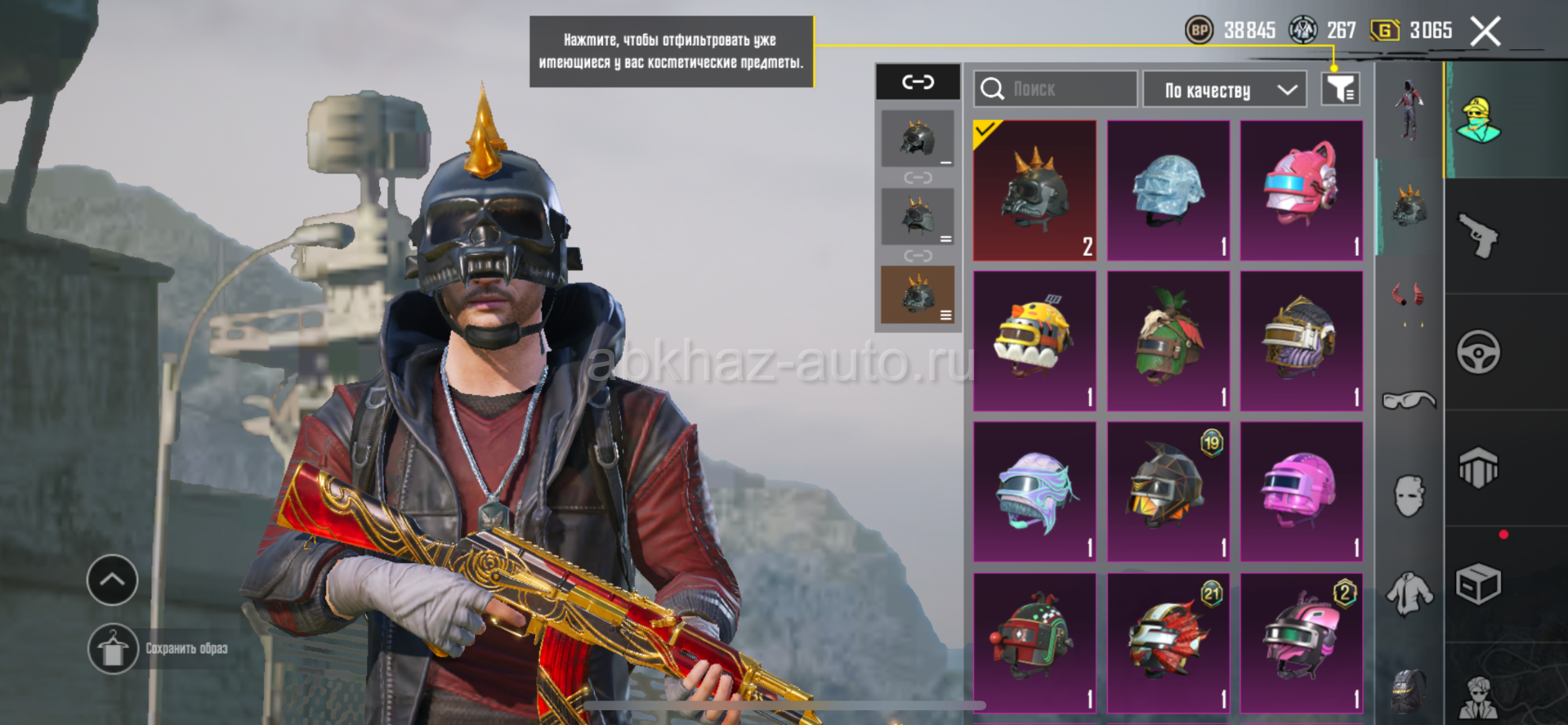
Task: Toggle the owned cosmetics filter funnel icon
Action: tap(1340, 89)
